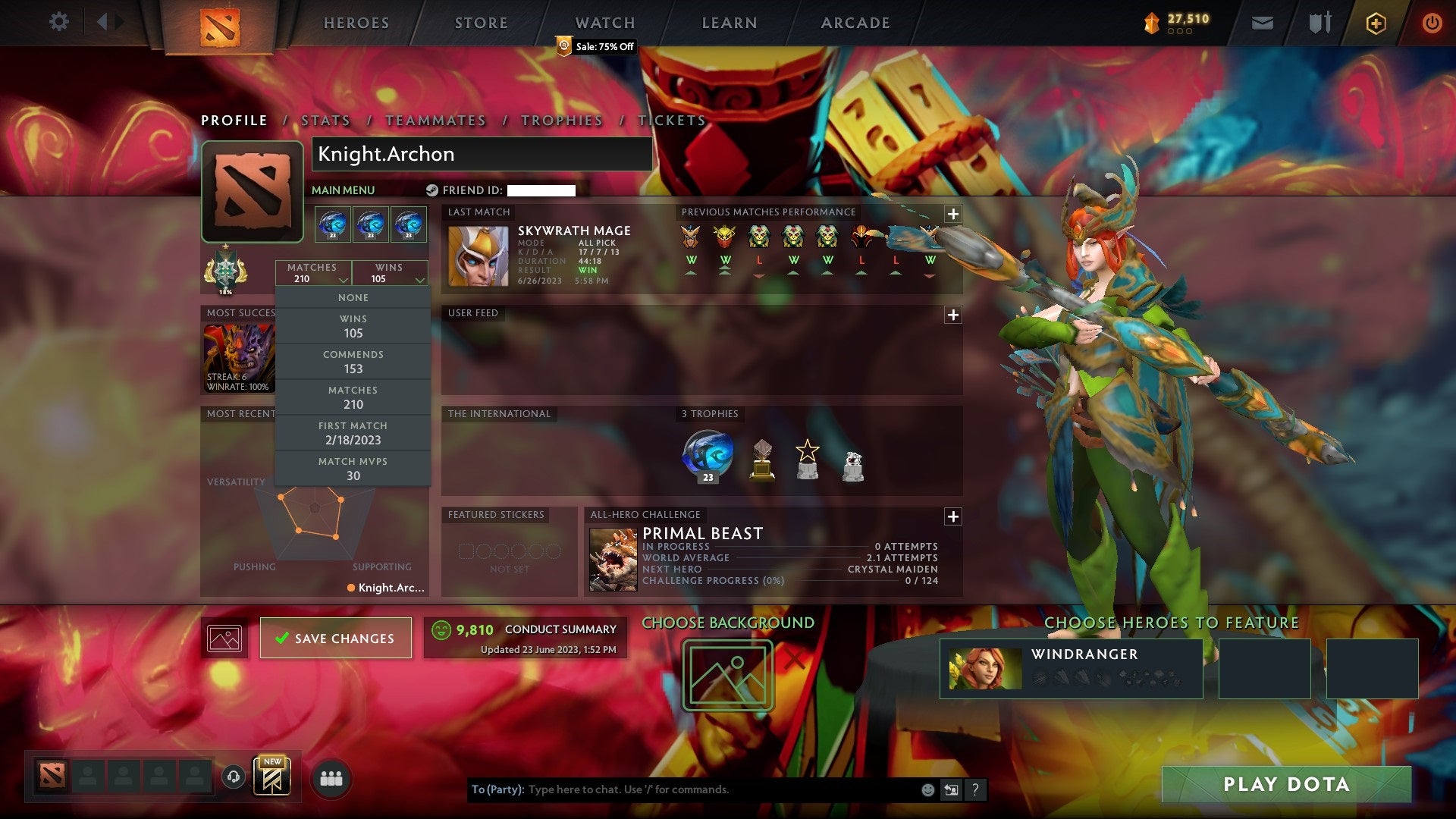Click the settings gear icon

point(59,21)
